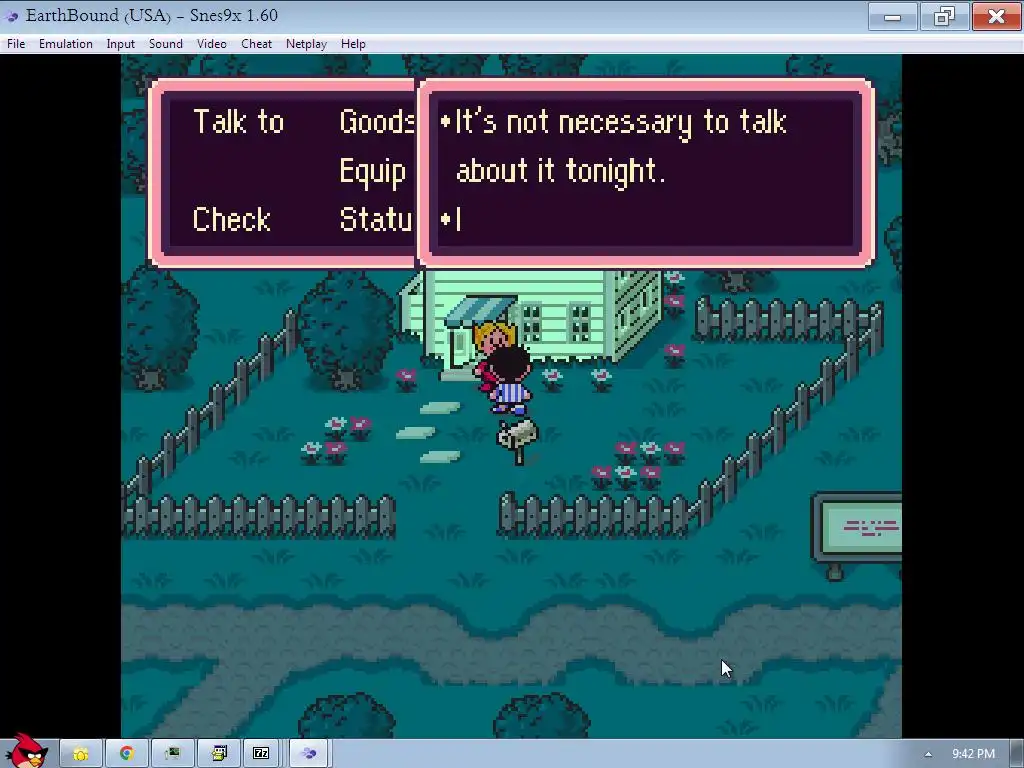The image size is (1024, 768).
Task: Open the emulator File menu
Action: (16, 44)
